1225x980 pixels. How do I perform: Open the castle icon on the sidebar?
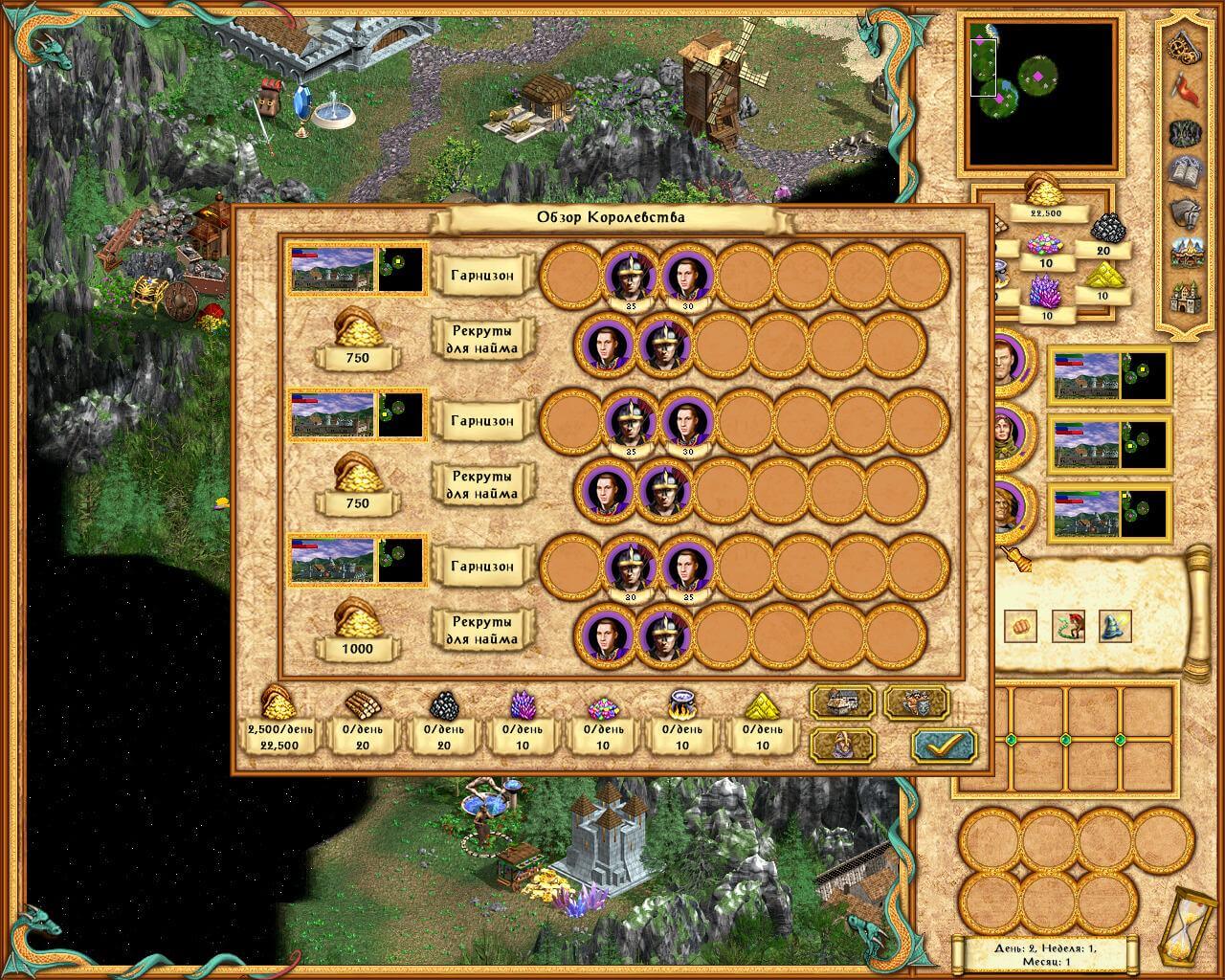click(x=1188, y=300)
